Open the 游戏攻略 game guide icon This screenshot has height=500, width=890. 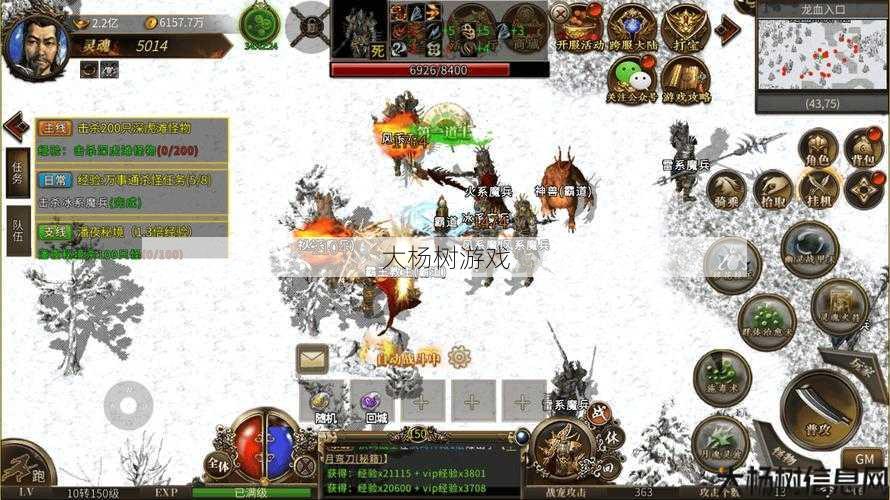685,80
